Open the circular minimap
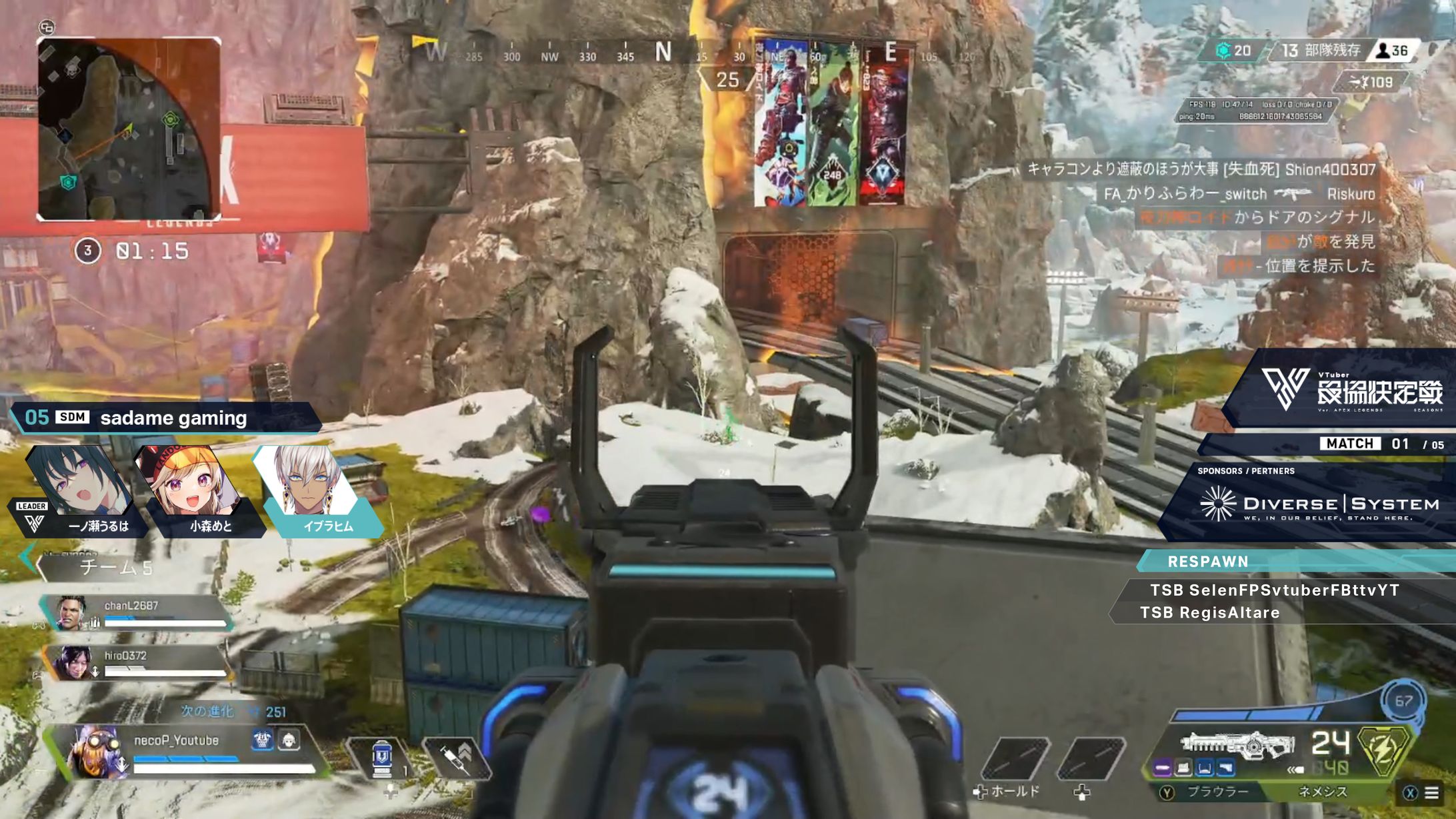1456x819 pixels. click(128, 129)
